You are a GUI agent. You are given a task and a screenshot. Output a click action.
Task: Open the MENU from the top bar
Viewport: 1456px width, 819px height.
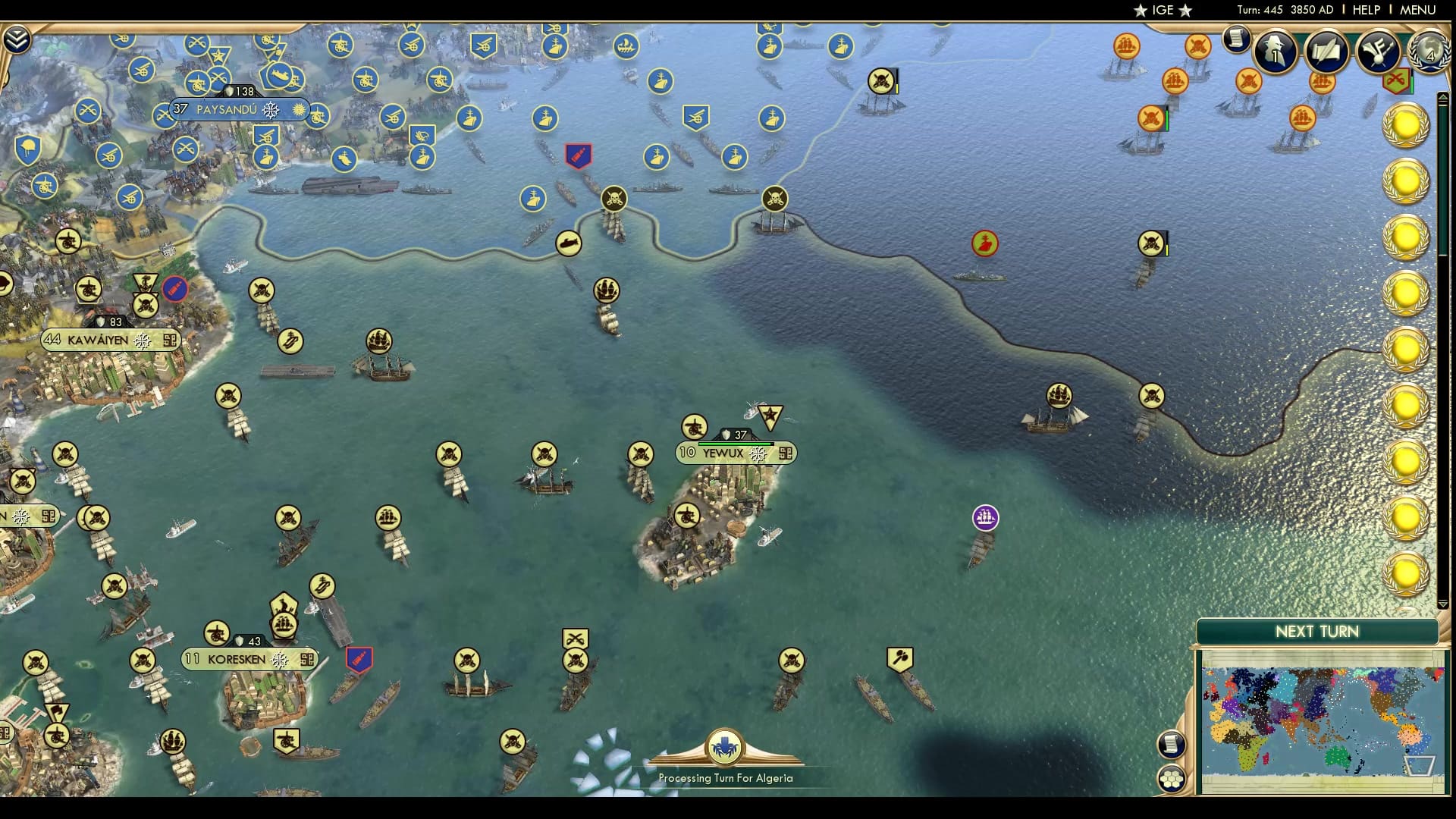tap(1420, 10)
